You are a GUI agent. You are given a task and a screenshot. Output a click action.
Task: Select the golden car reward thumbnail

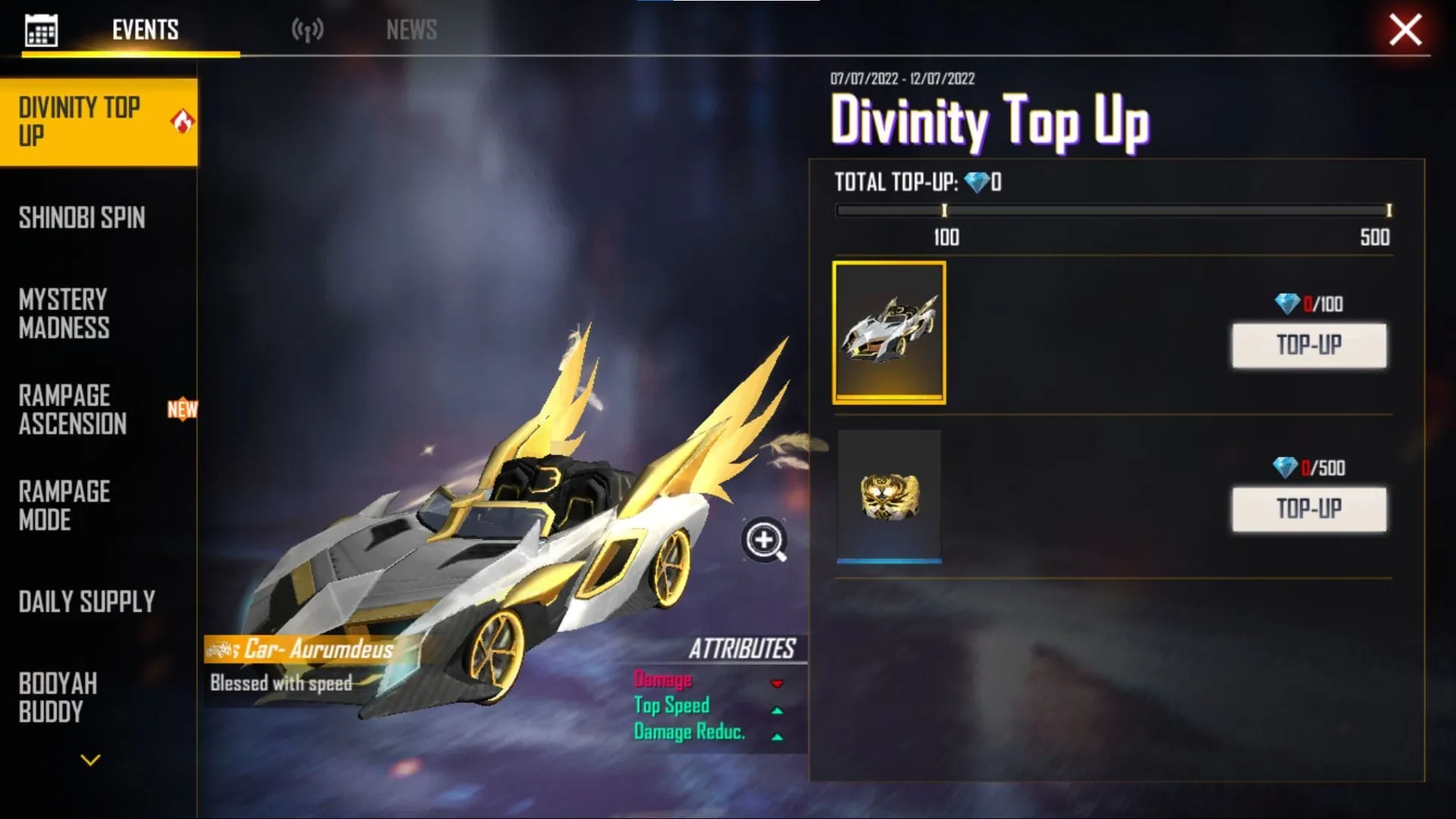point(890,331)
